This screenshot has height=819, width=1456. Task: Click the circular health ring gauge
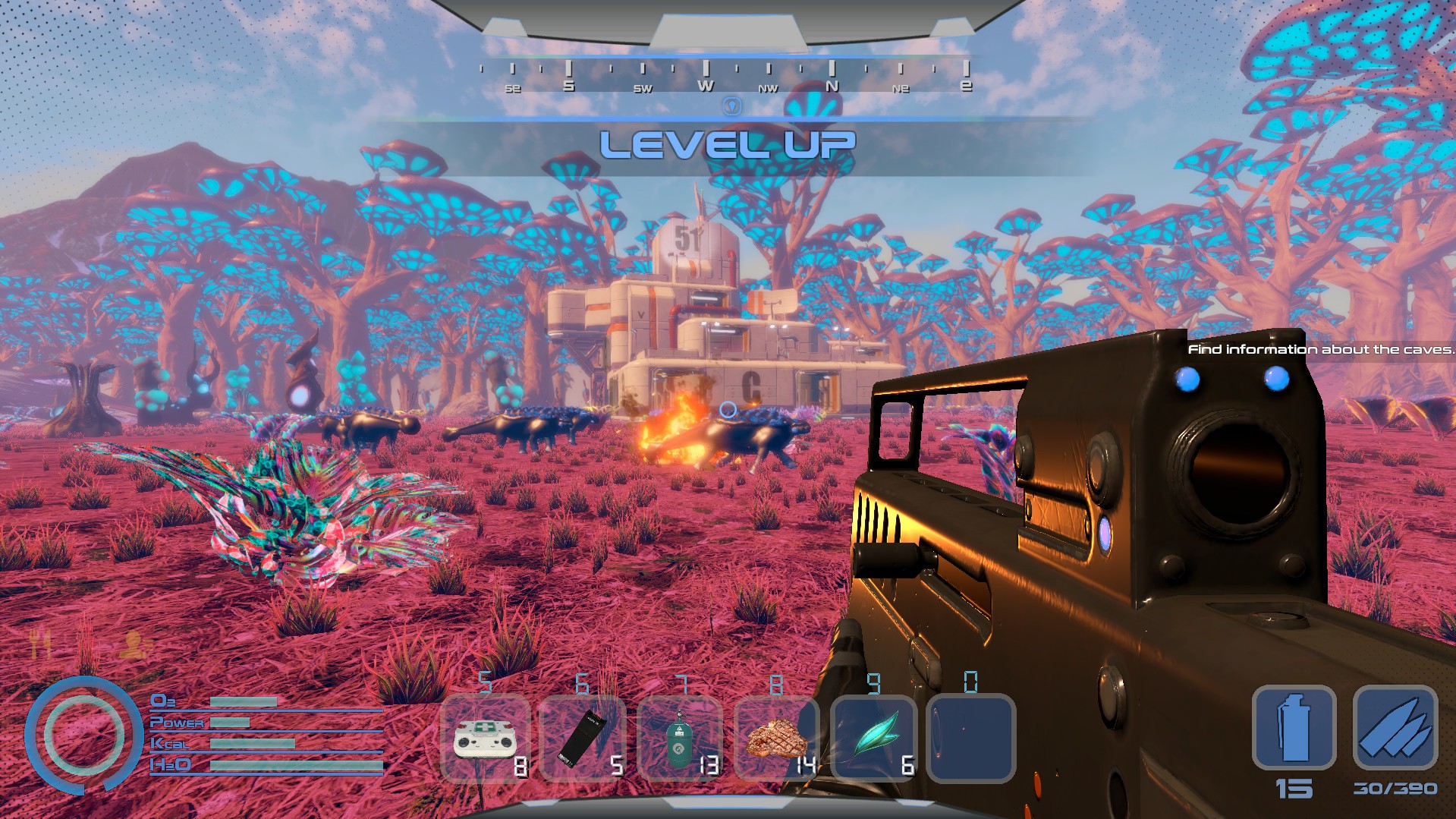tap(83, 735)
